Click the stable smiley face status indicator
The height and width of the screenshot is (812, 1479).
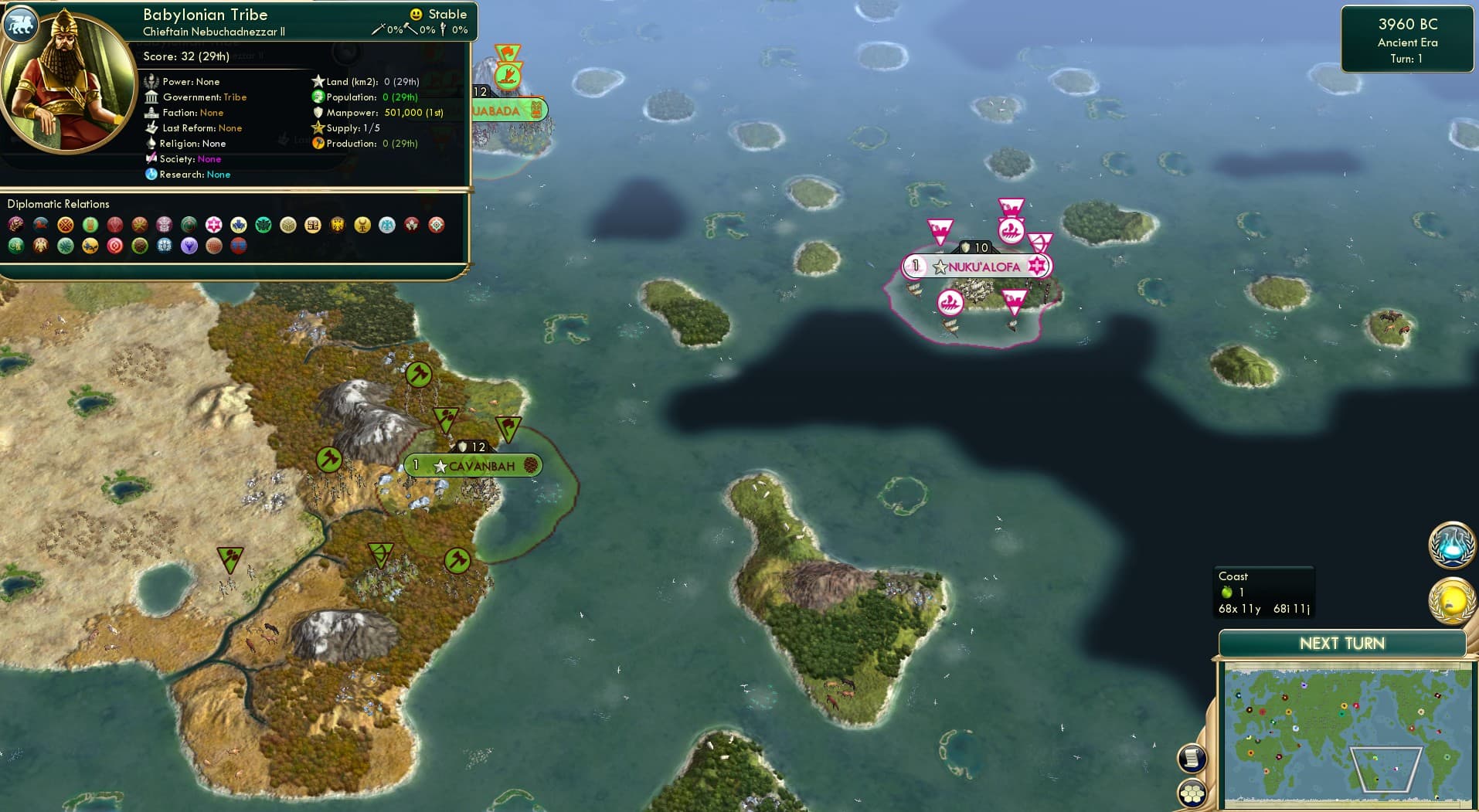tap(416, 13)
